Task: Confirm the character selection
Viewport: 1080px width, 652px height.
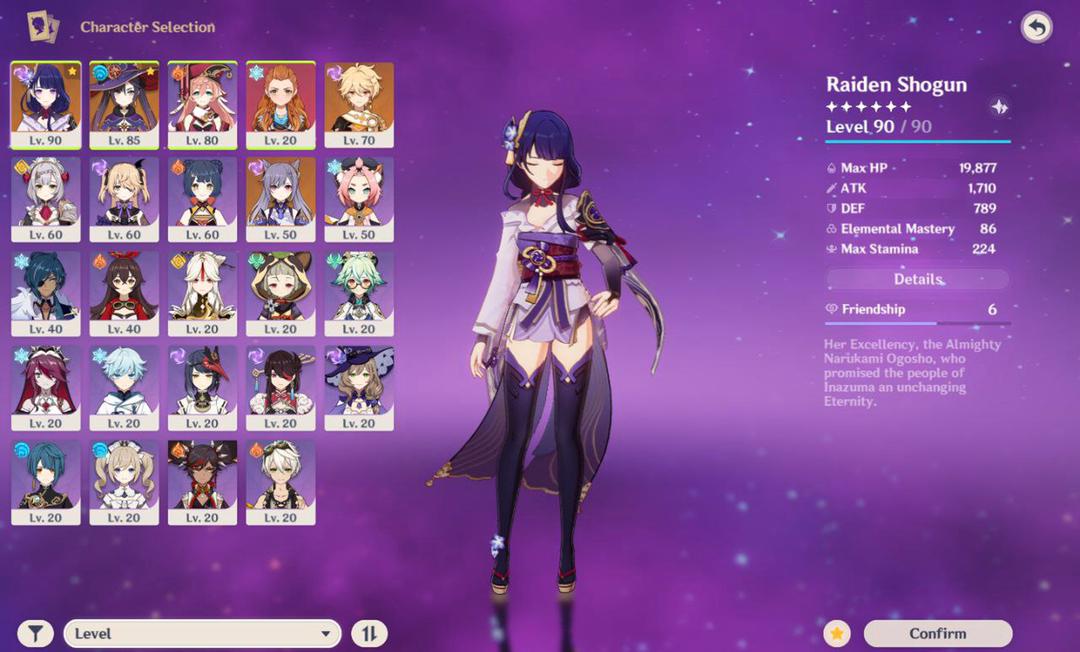Action: point(937,633)
